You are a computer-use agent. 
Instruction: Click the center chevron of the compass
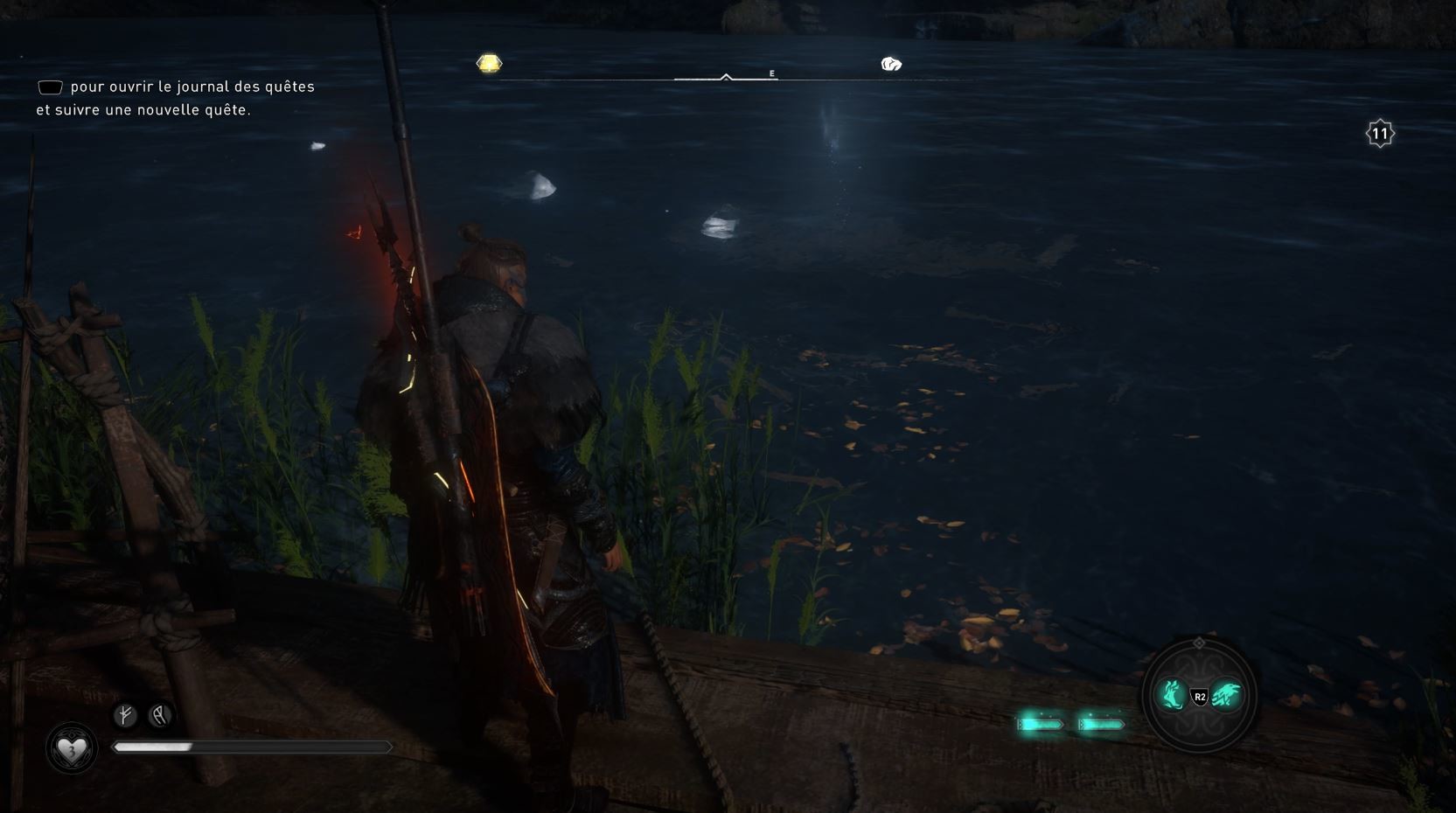(726, 75)
